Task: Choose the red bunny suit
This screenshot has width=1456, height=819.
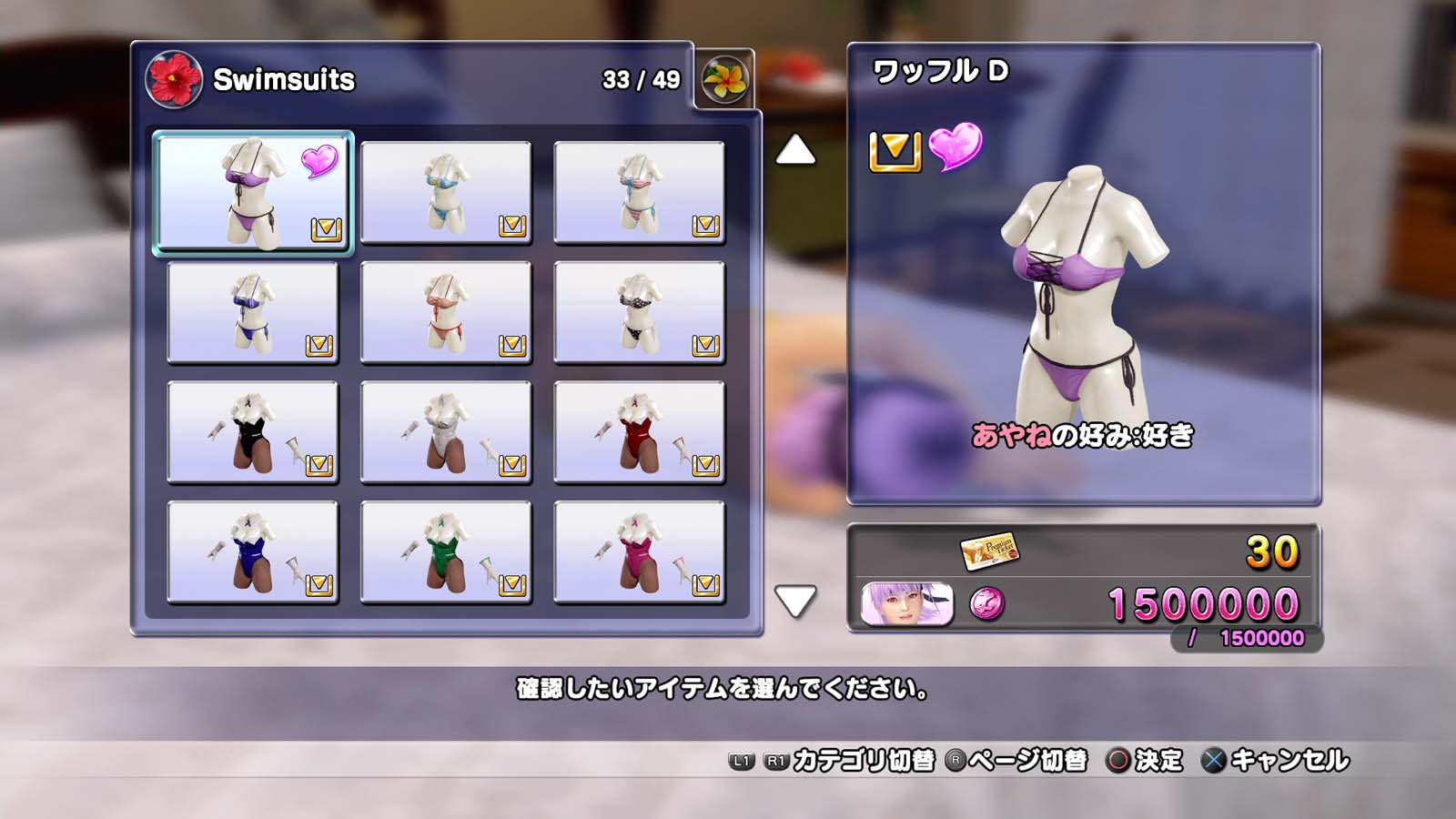Action: 639,432
